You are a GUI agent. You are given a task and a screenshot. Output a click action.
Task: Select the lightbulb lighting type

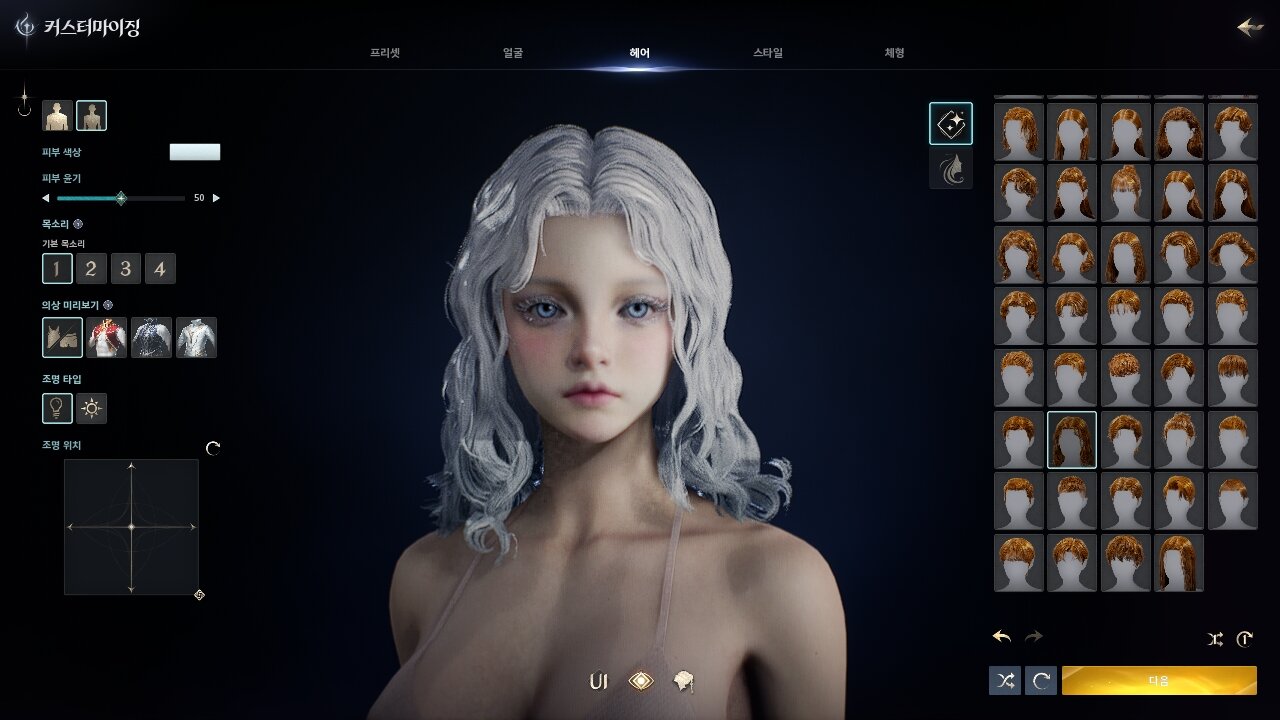pos(57,408)
